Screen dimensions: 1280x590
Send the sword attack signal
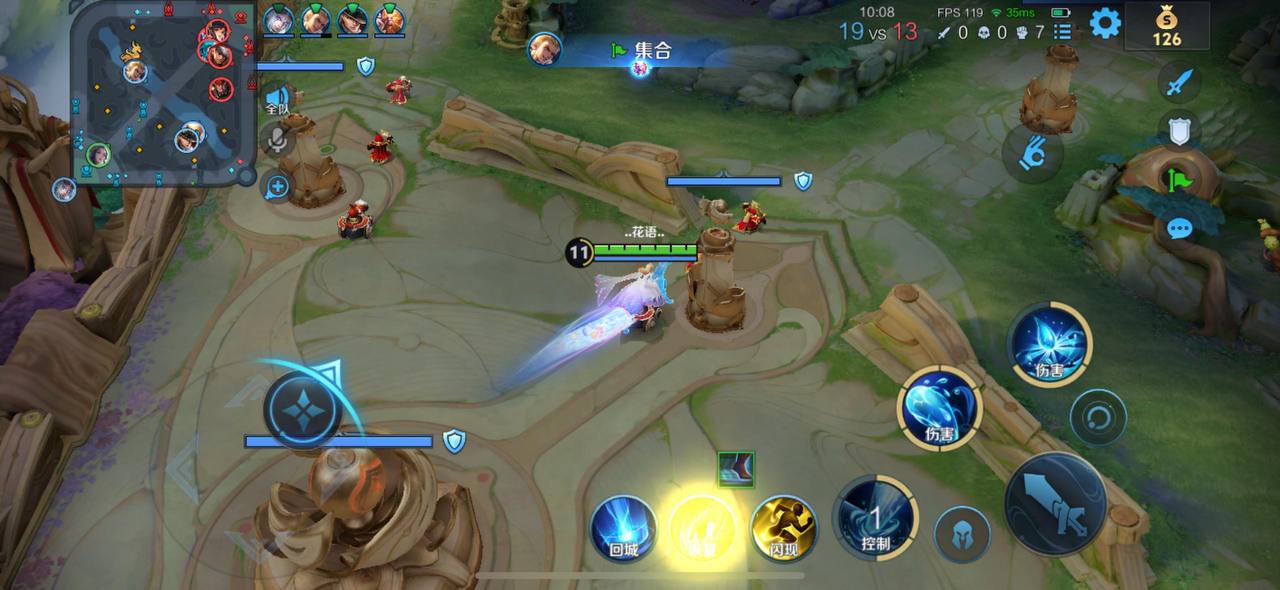coord(1180,81)
